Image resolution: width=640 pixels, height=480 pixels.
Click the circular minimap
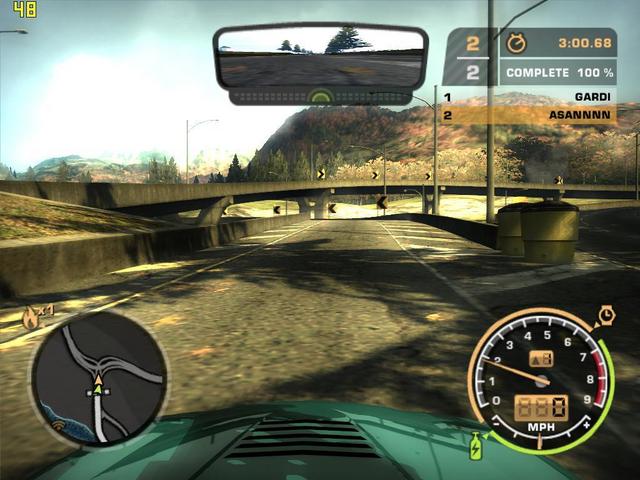tap(98, 377)
